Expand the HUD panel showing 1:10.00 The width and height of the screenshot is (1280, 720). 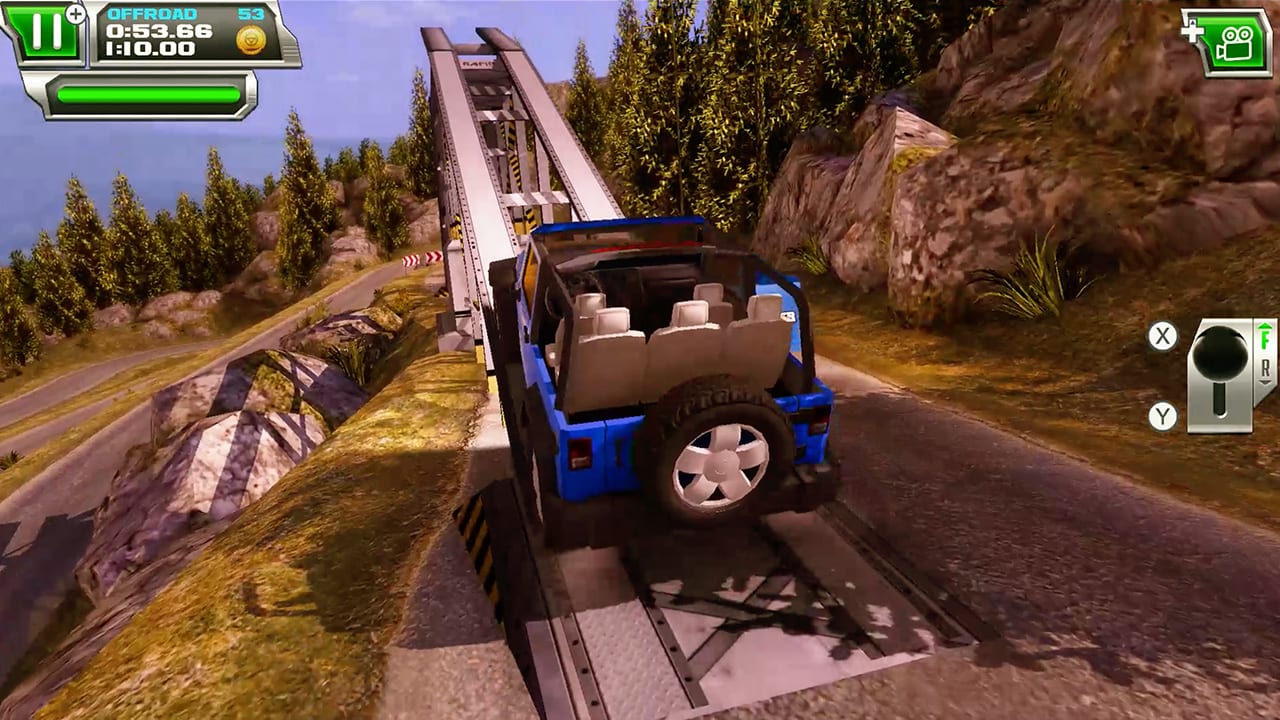pyautogui.click(x=149, y=48)
